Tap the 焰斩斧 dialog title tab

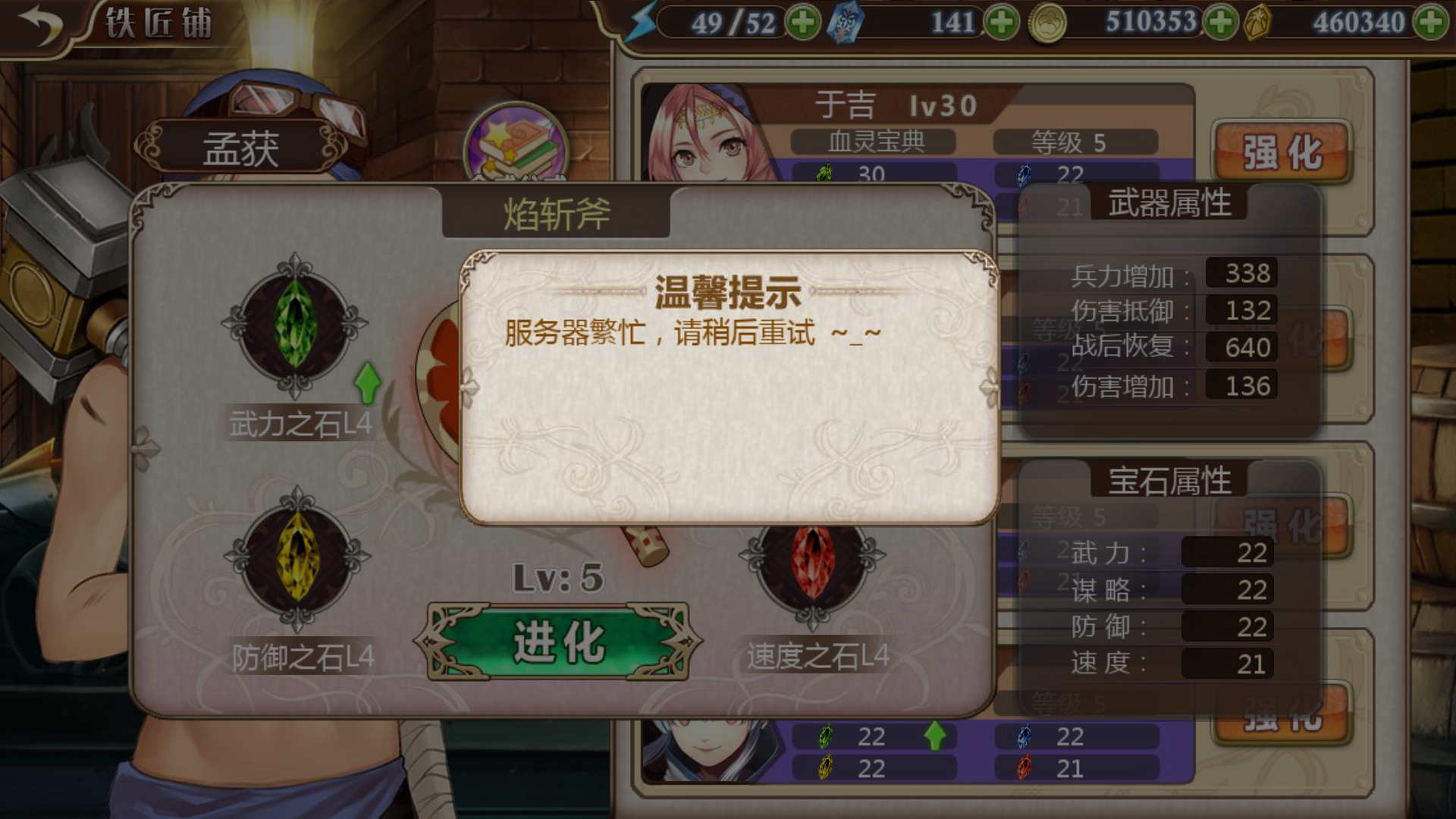click(x=556, y=213)
